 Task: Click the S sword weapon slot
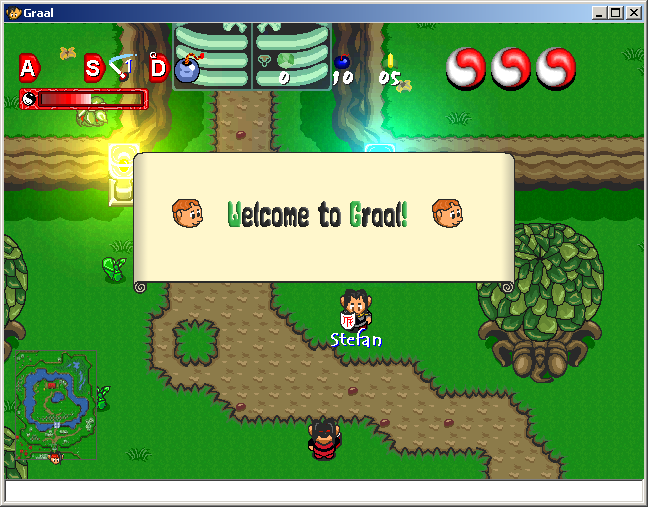click(x=93, y=68)
